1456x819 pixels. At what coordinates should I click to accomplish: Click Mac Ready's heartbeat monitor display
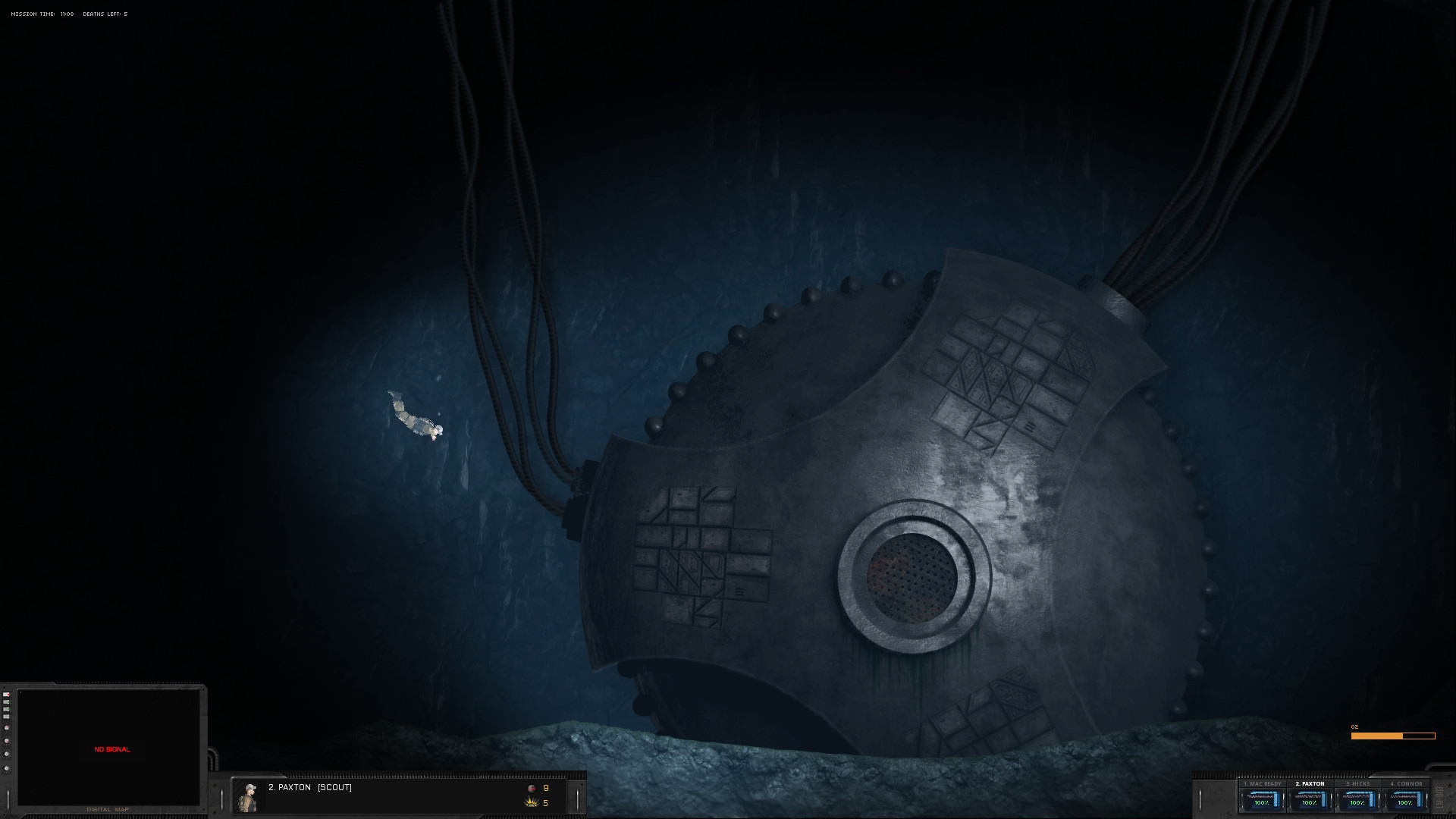tap(1261, 799)
